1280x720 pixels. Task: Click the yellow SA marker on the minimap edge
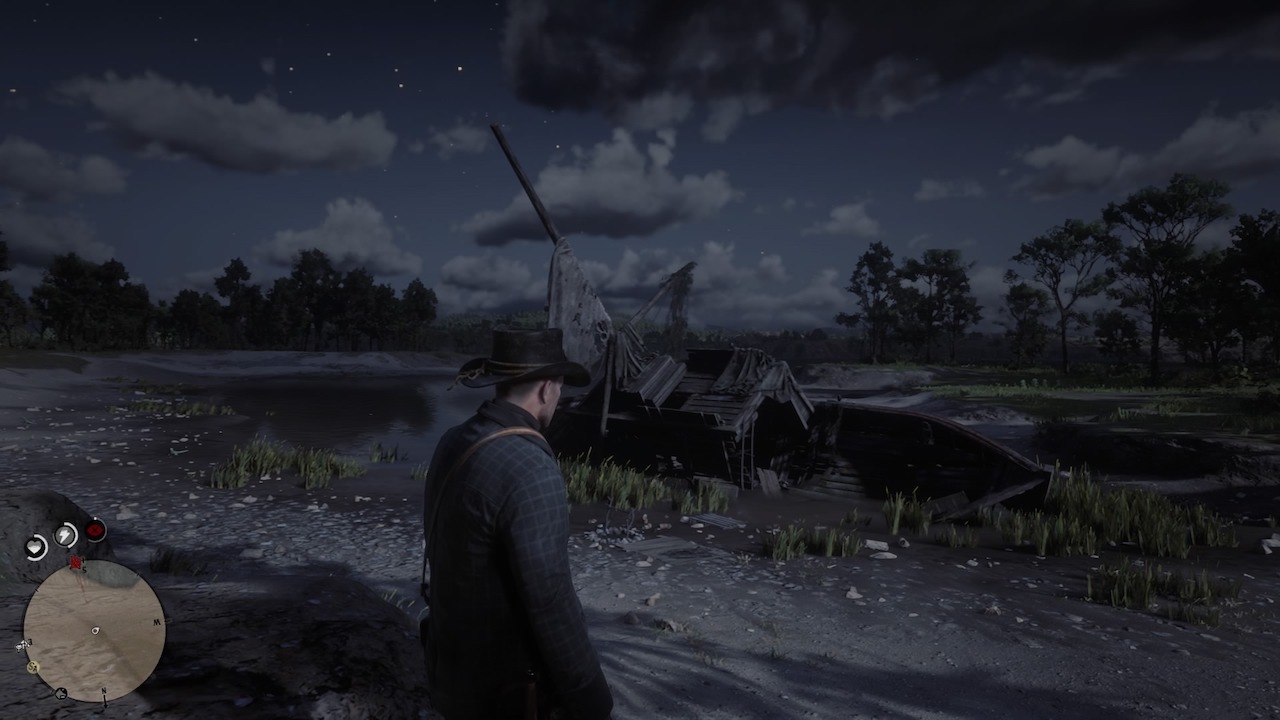pyautogui.click(x=32, y=667)
